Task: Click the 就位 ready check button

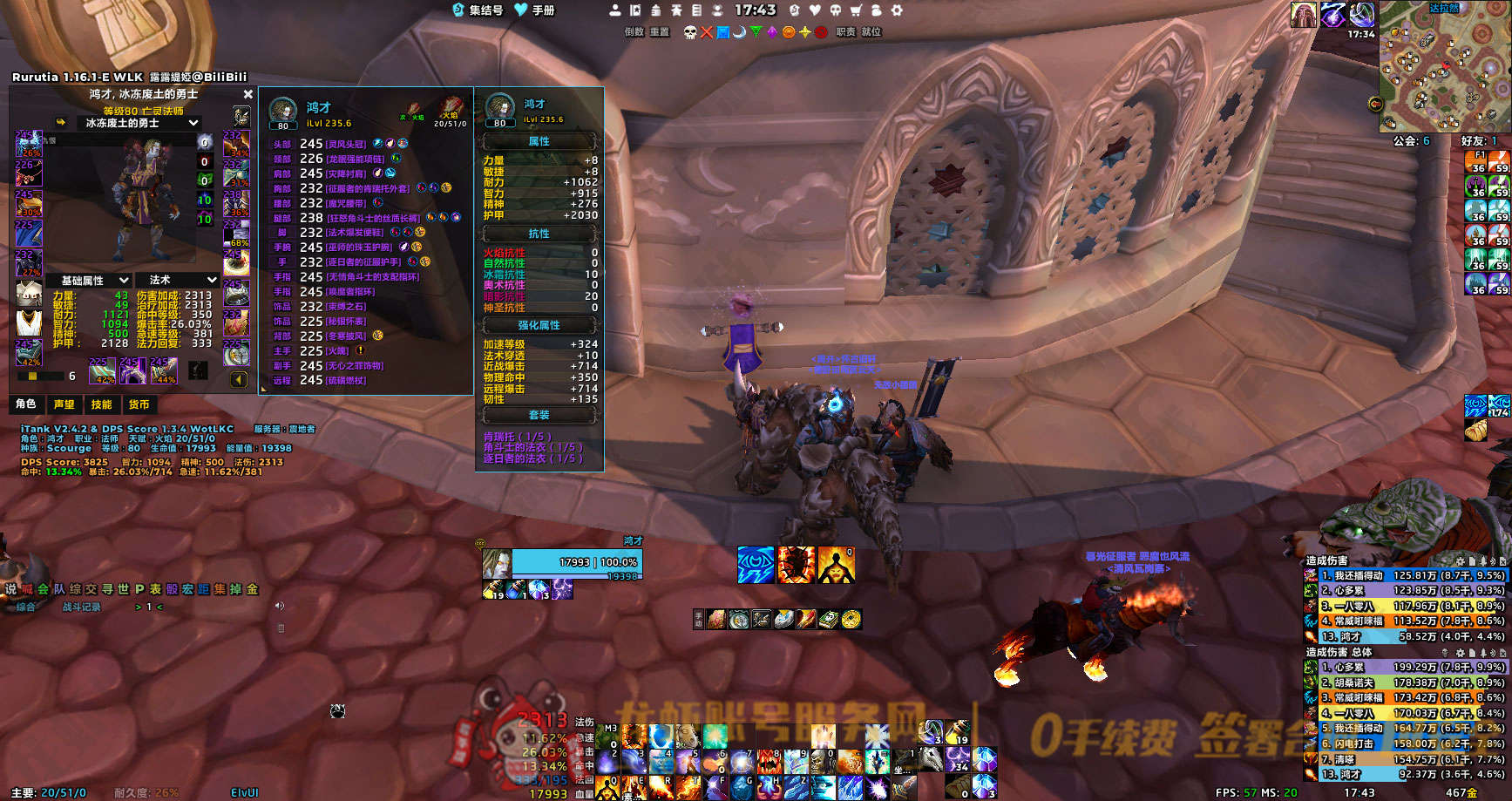Action: click(x=871, y=32)
